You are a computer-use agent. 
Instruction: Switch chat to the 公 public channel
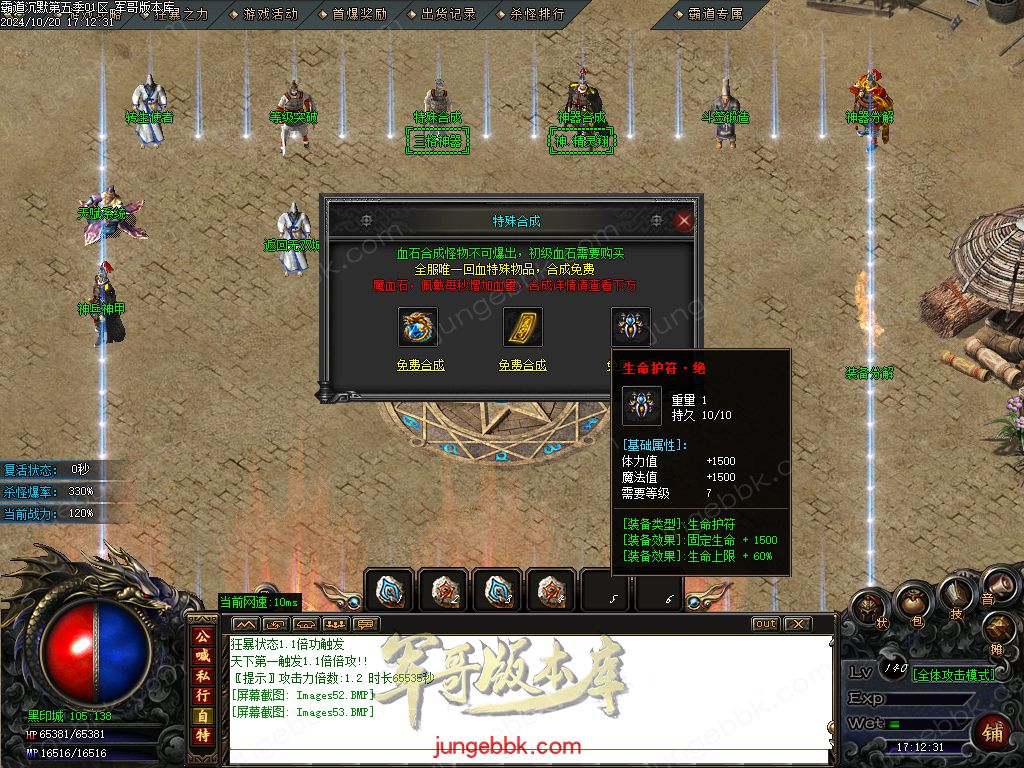pos(202,636)
